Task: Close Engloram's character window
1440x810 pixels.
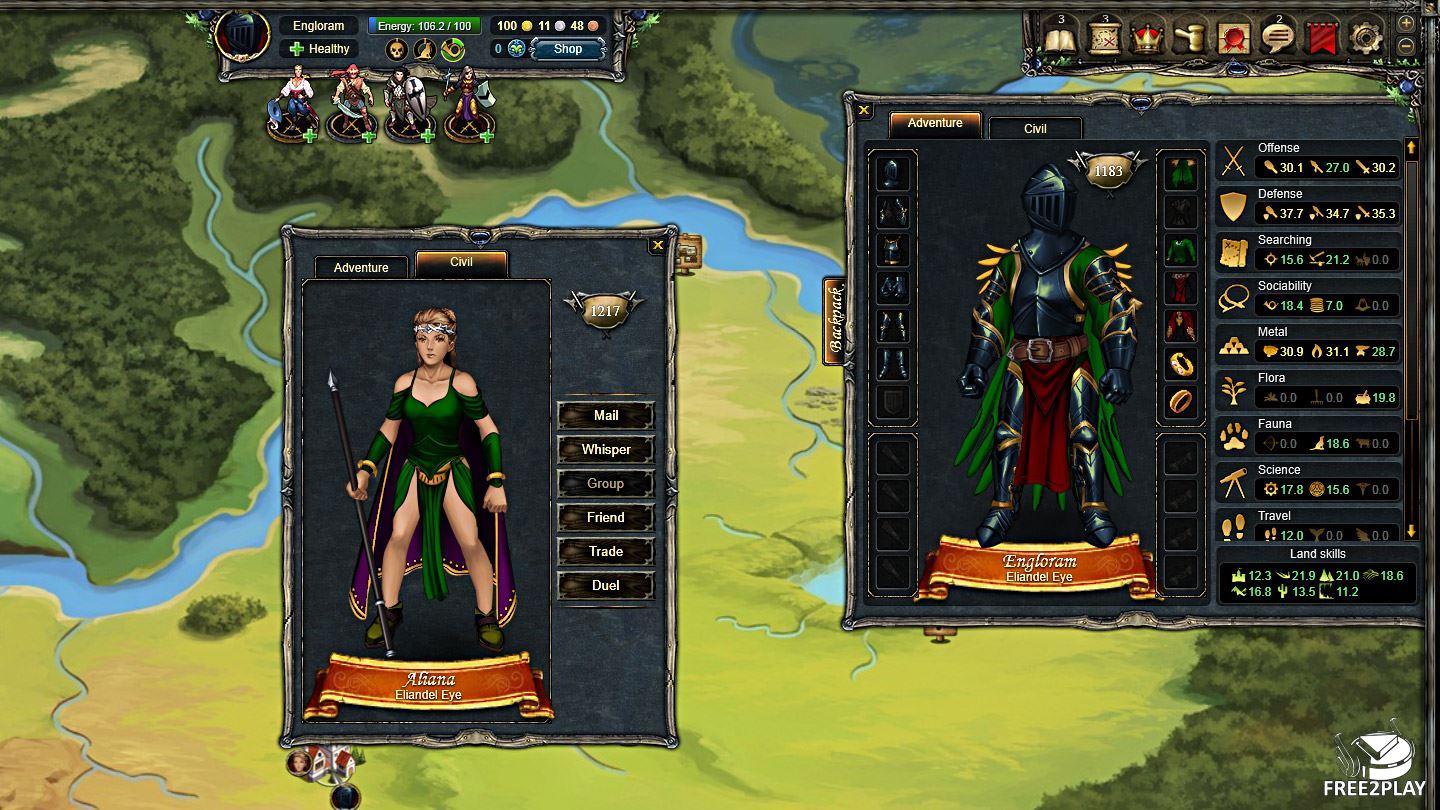Action: [x=864, y=111]
